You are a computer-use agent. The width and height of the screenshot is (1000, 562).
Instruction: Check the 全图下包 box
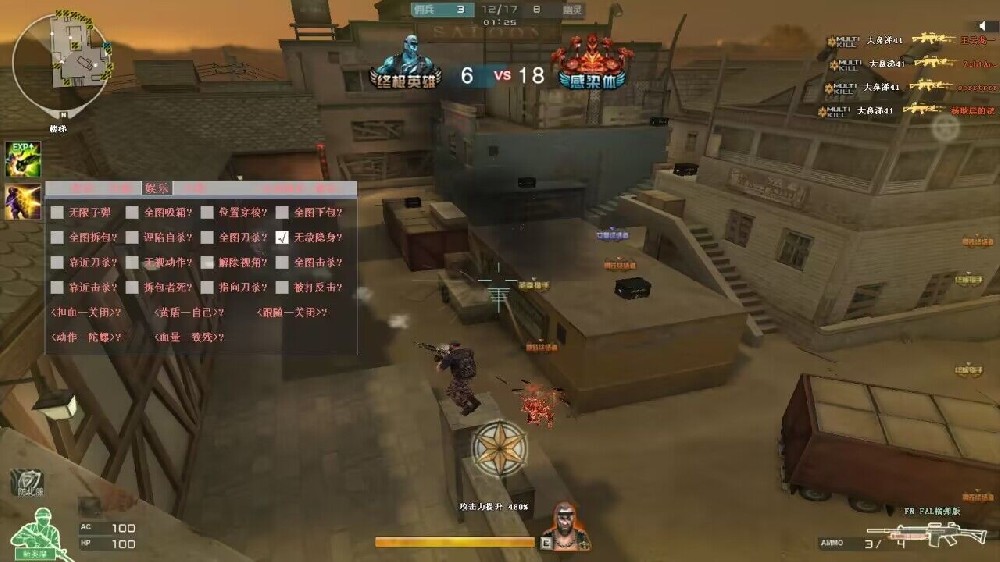tap(283, 213)
